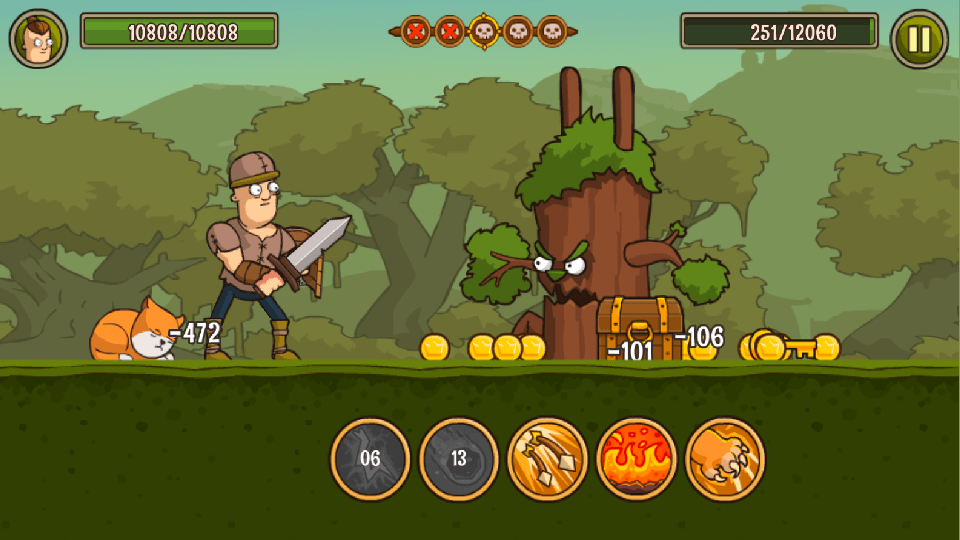
Task: Pause the game with the pause button
Action: [918, 39]
